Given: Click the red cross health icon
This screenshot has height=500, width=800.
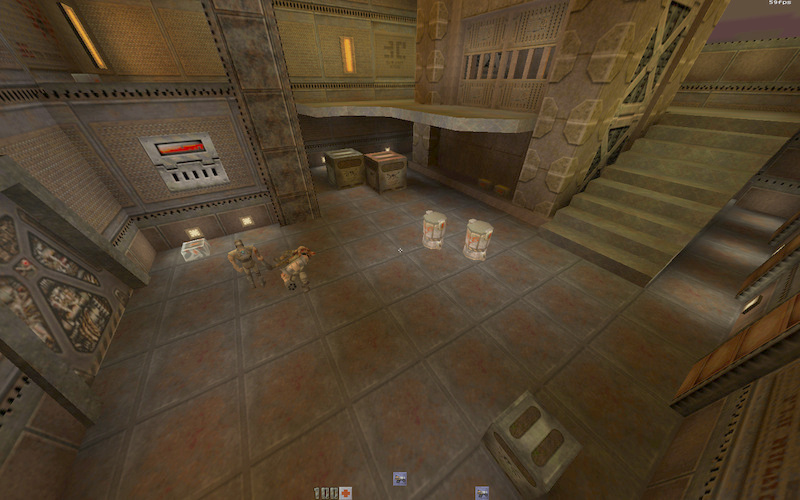Looking at the screenshot, I should 346,493.
